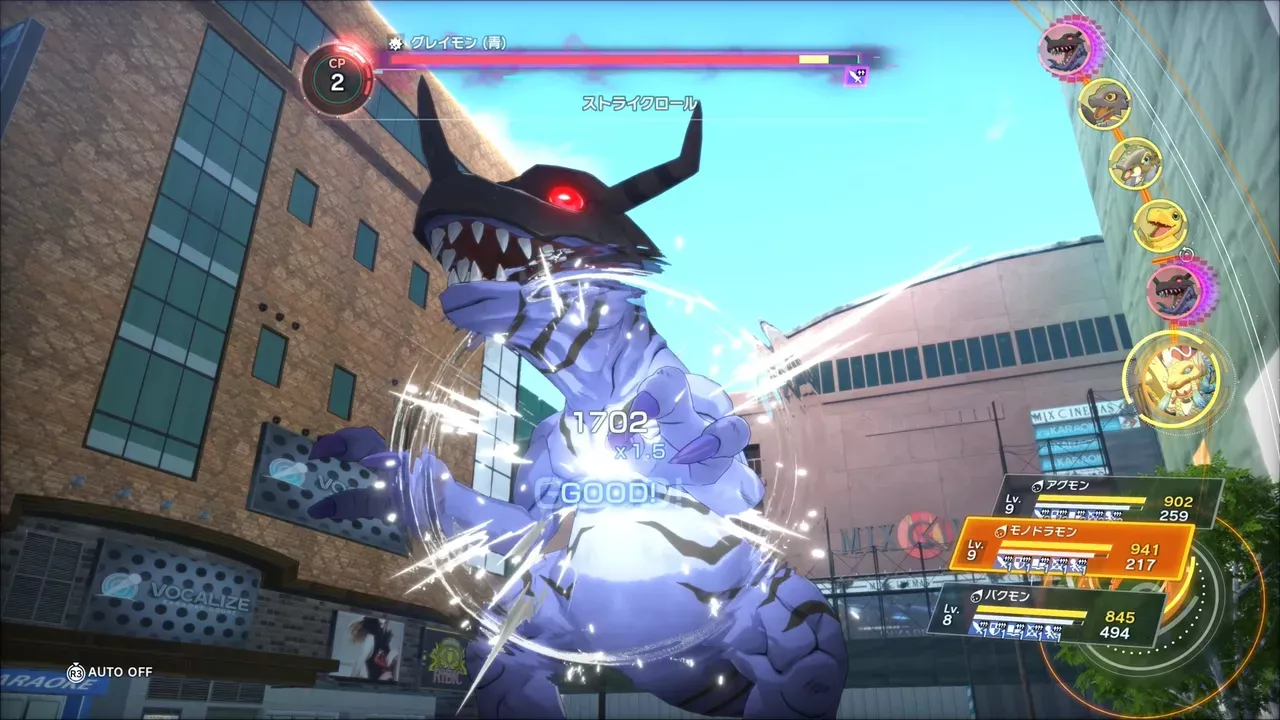Click Agumon's portrait in the turn order
Screen dimensions: 1280x720
coord(1160,227)
